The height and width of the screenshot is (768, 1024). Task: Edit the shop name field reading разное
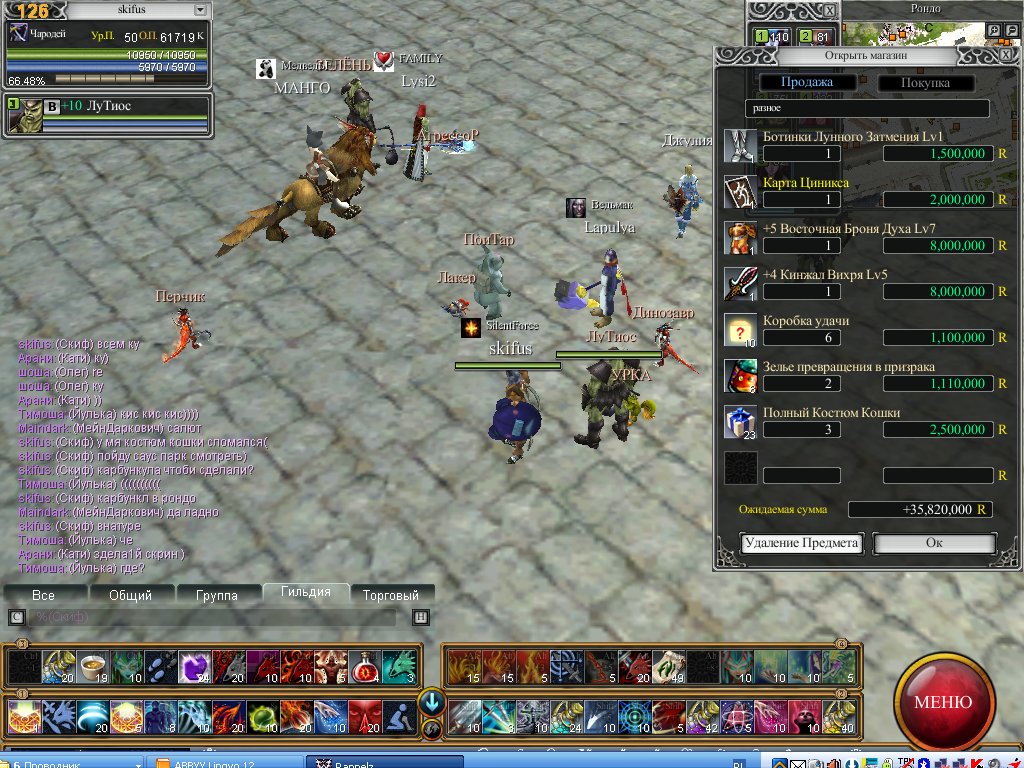point(866,108)
